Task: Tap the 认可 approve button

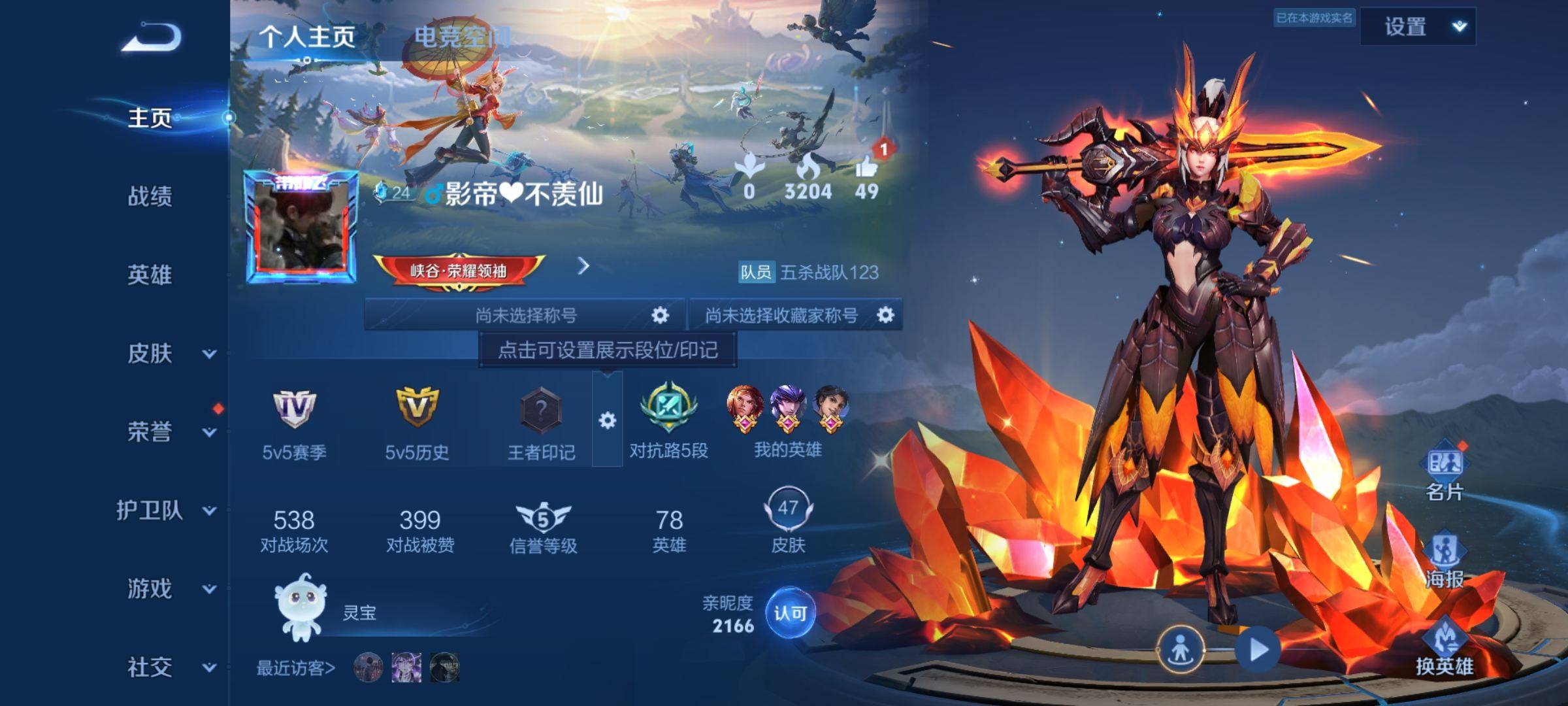Action: [790, 613]
